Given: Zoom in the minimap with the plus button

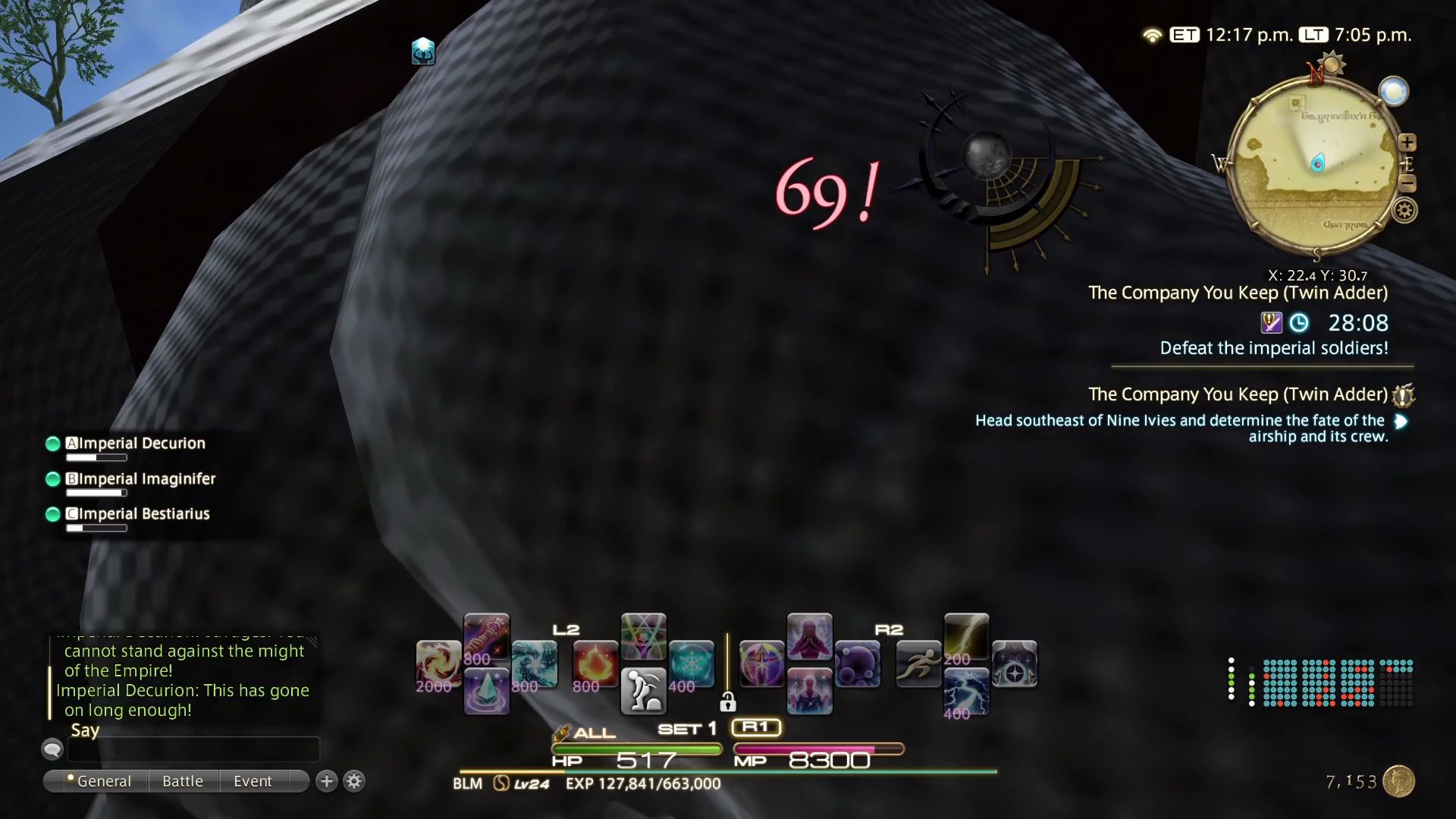Looking at the screenshot, I should (x=1408, y=143).
